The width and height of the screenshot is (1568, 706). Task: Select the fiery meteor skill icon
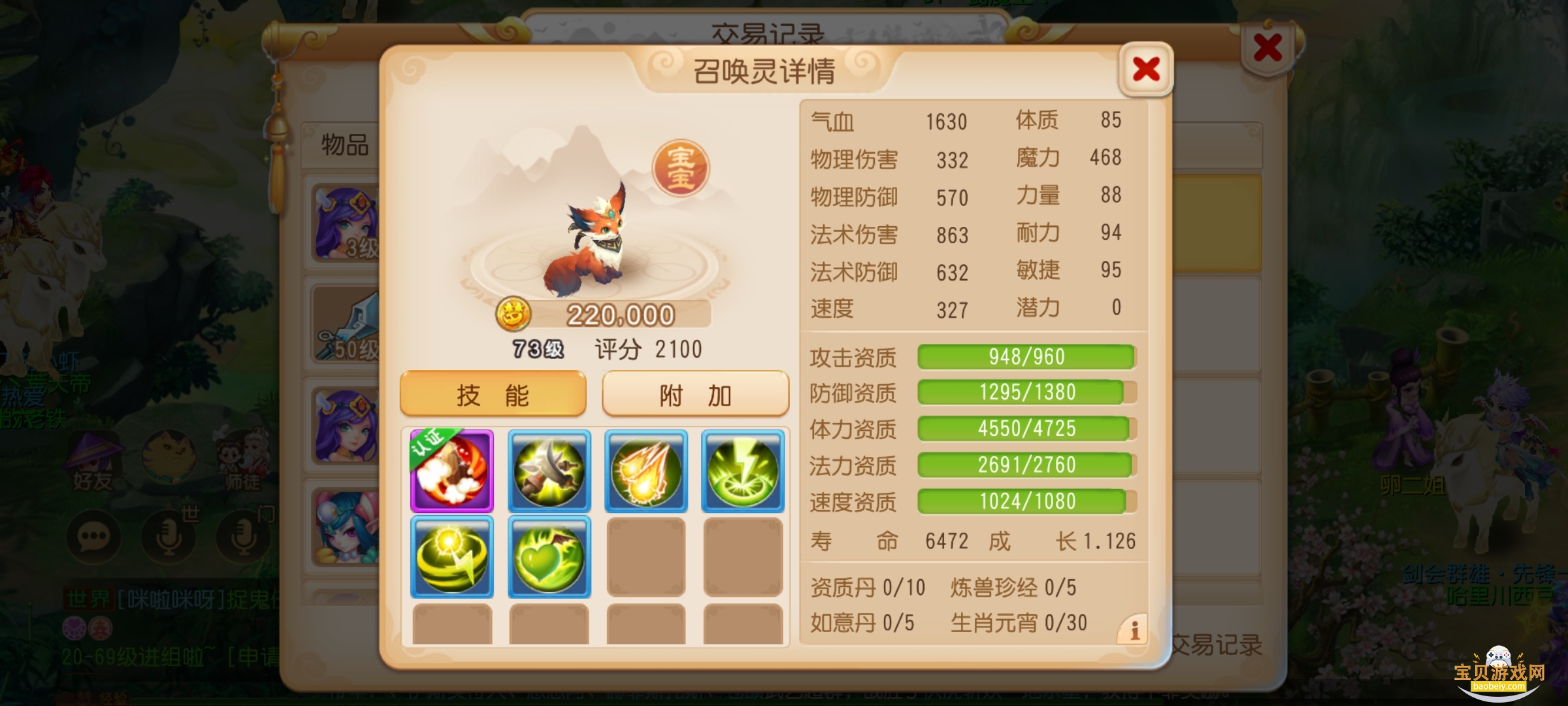click(x=644, y=469)
